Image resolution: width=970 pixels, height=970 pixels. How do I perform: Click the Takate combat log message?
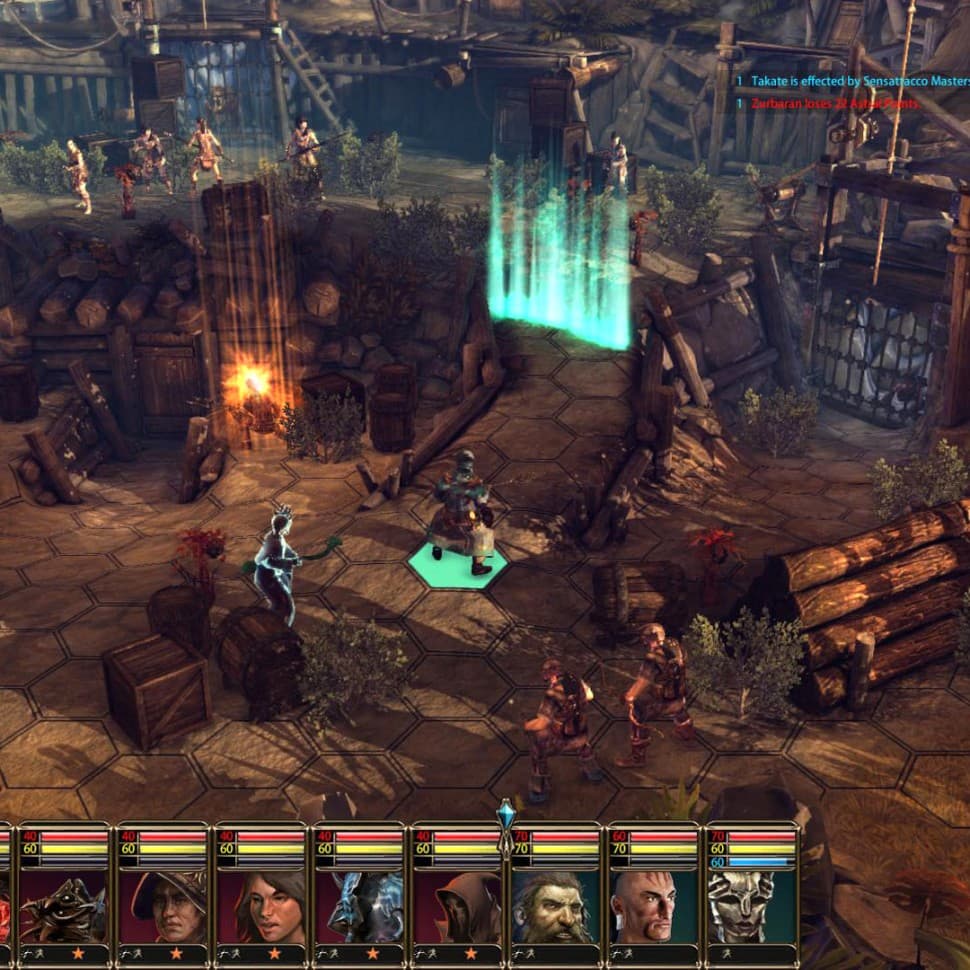click(x=852, y=80)
